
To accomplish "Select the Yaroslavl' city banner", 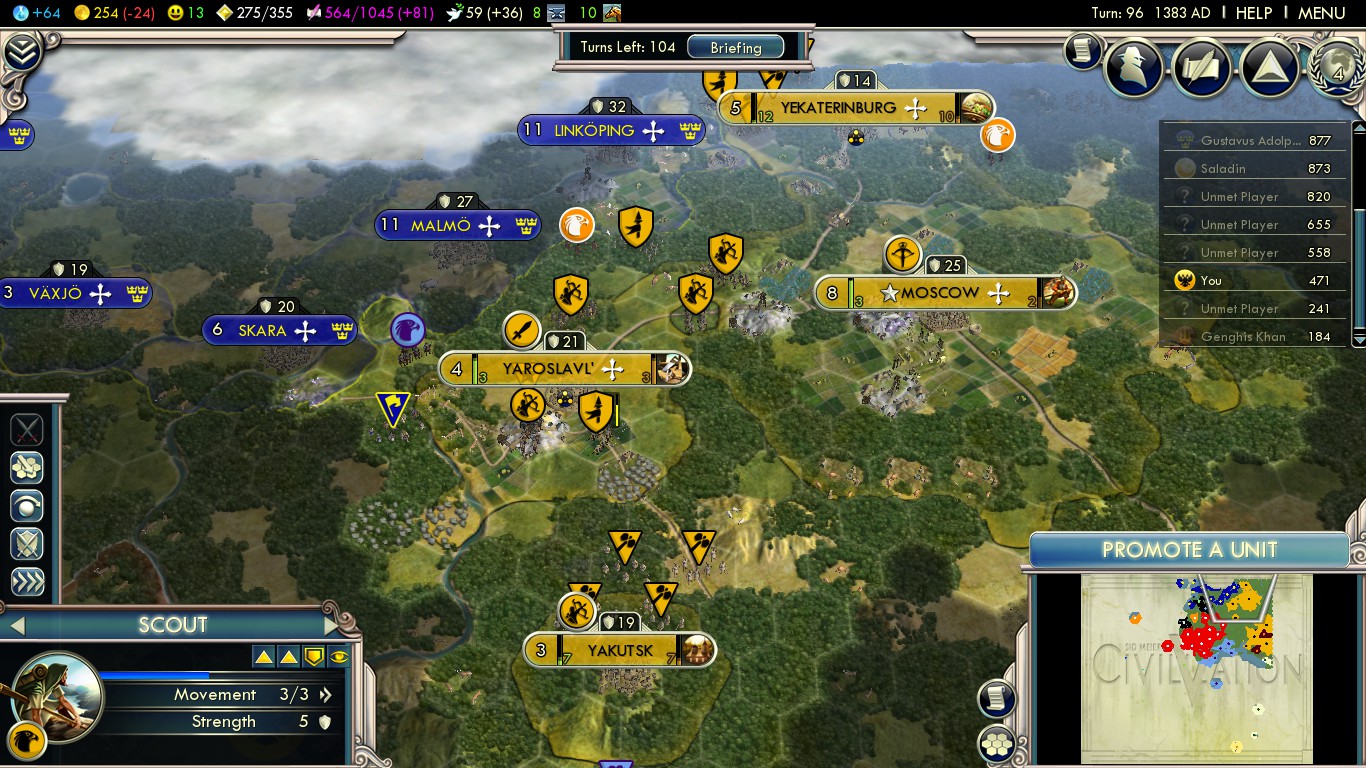I will tap(563, 369).
